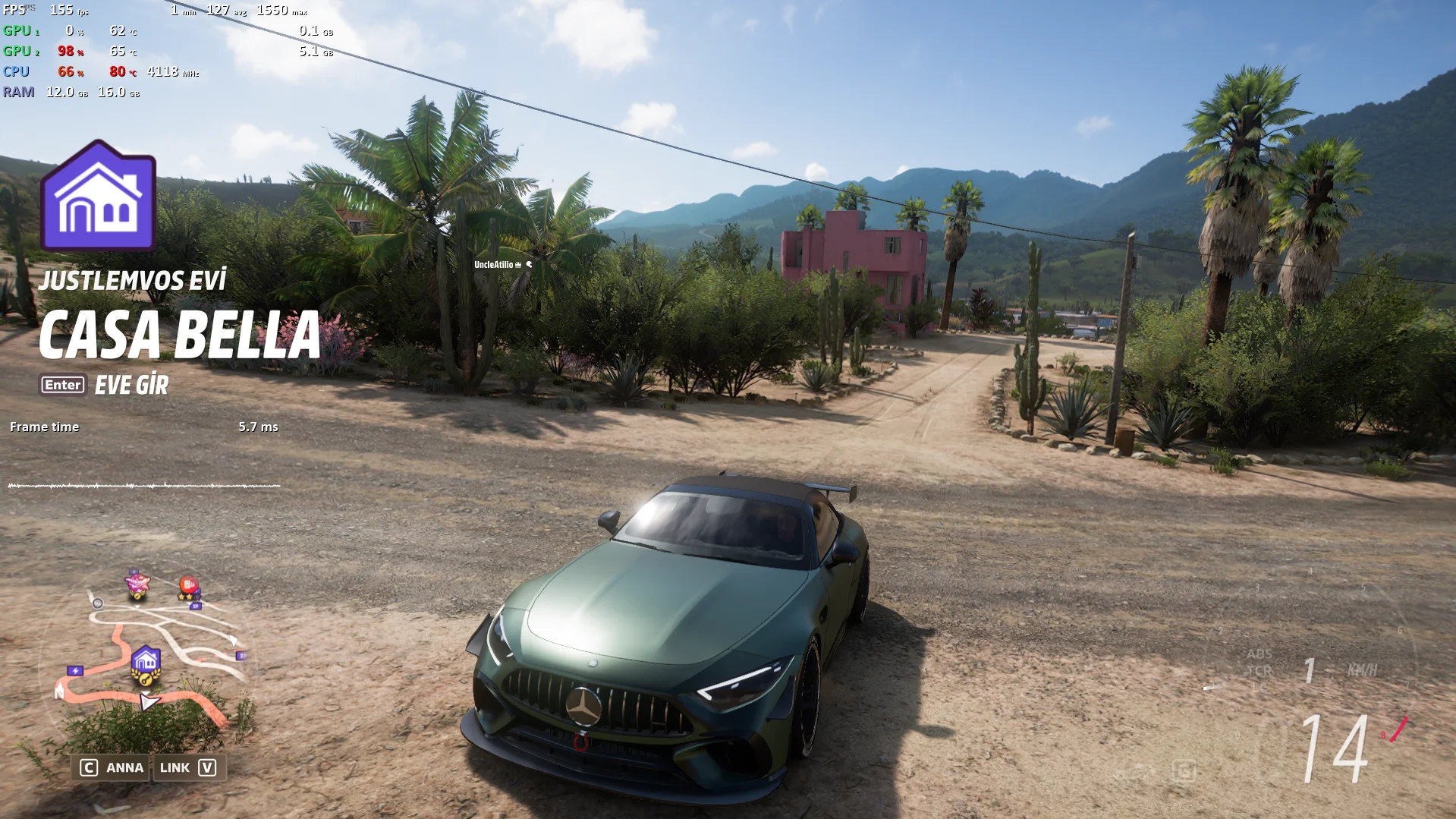Select the red three-star marker on minimap
1456x819 pixels.
[x=188, y=587]
